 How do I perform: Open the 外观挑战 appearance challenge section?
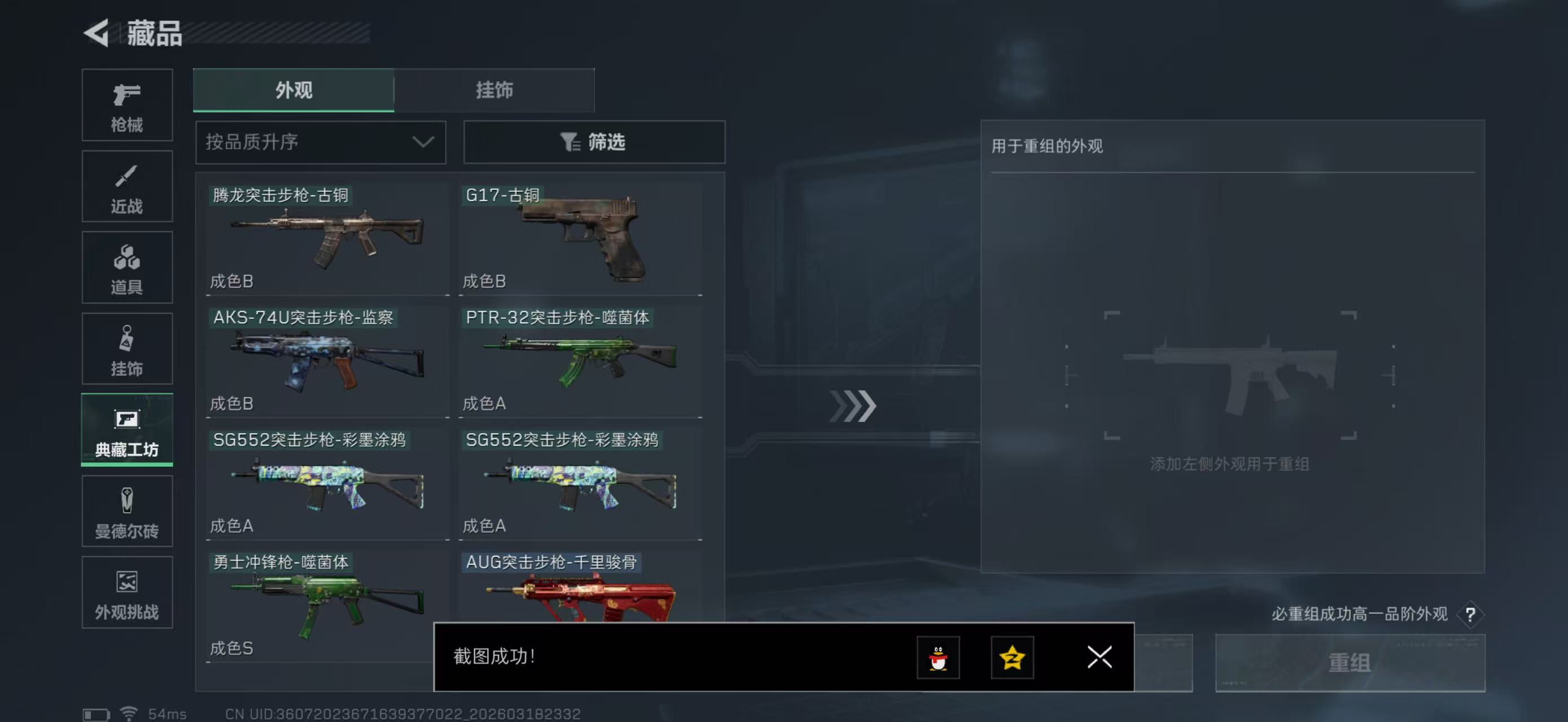127,592
